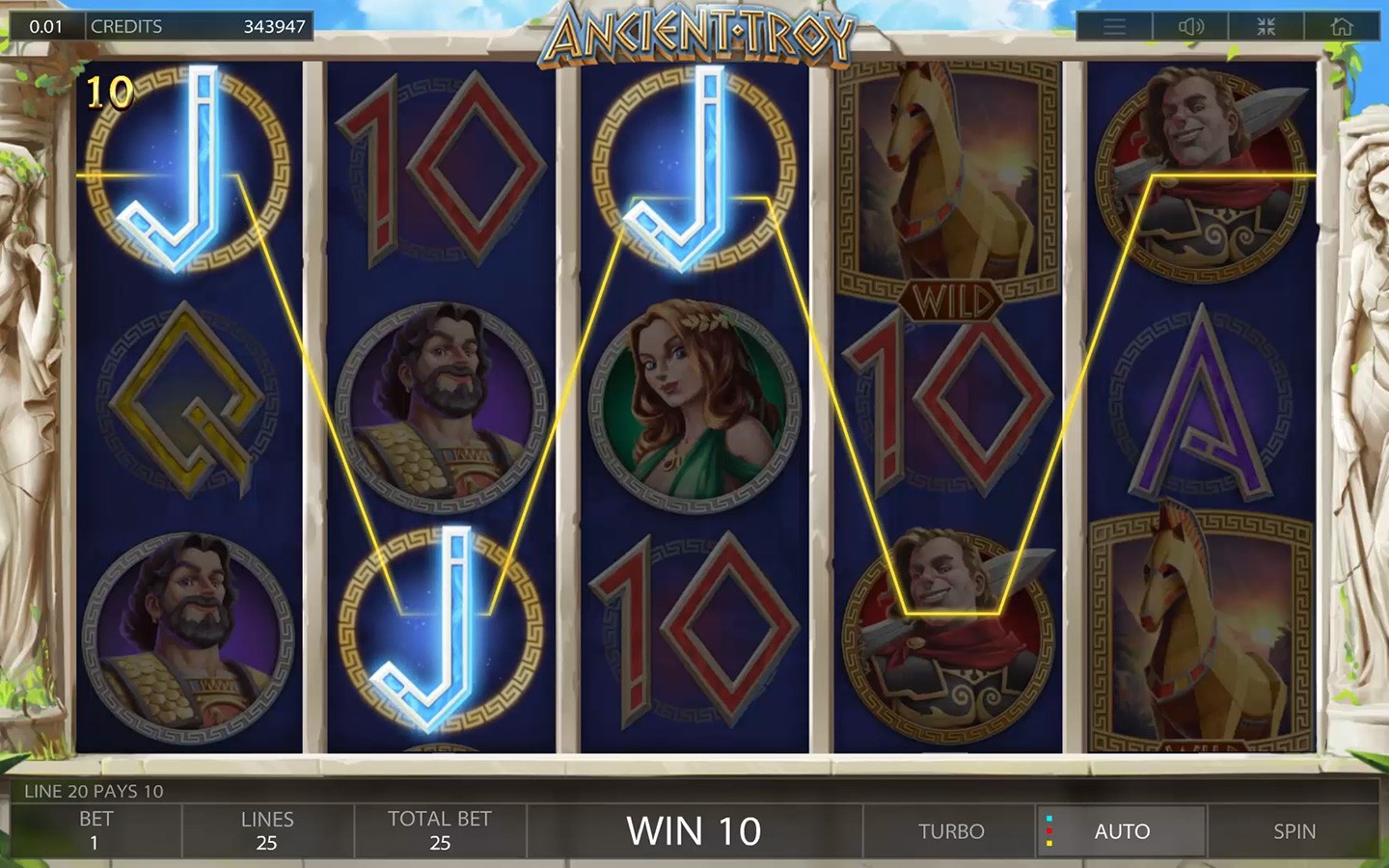Image resolution: width=1389 pixels, height=868 pixels.
Task: Adjust the number of Lines
Action: (x=267, y=831)
